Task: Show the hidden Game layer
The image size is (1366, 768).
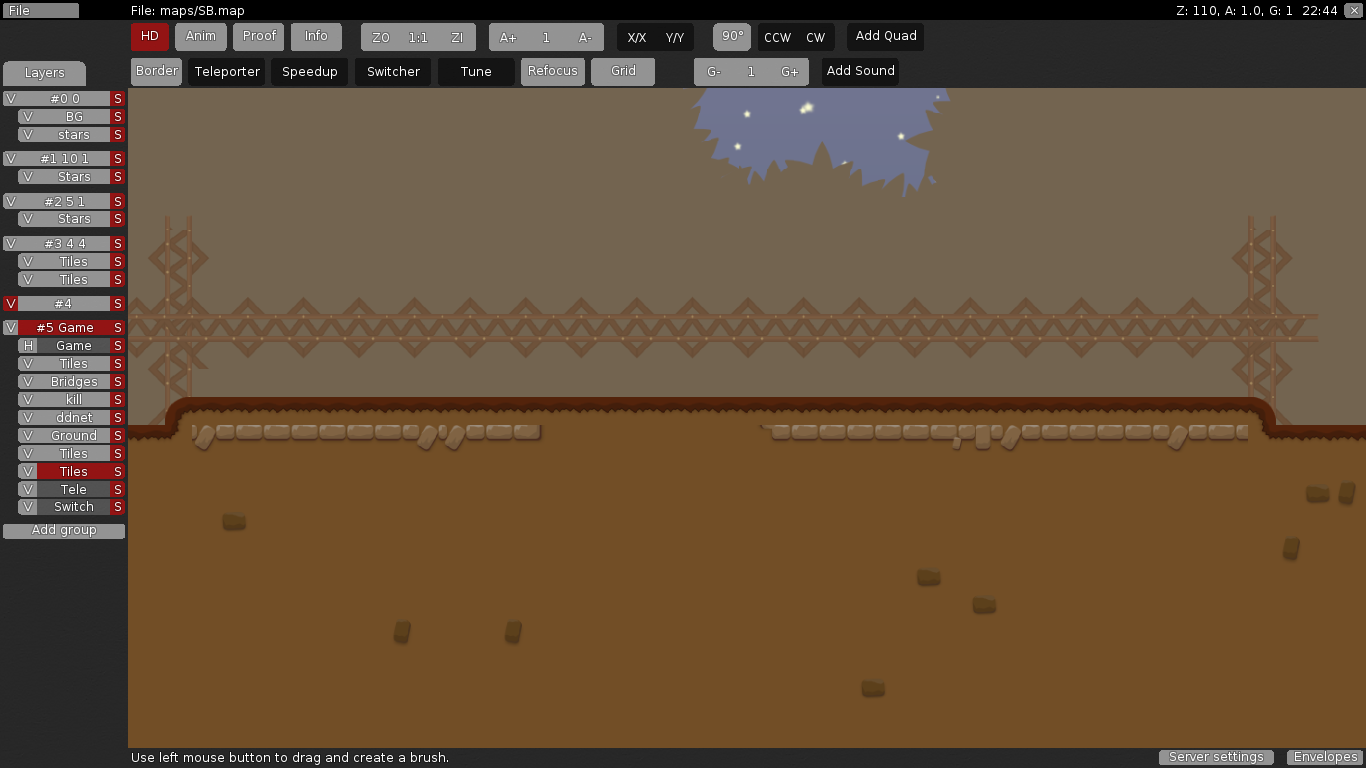Action: pyautogui.click(x=27, y=345)
